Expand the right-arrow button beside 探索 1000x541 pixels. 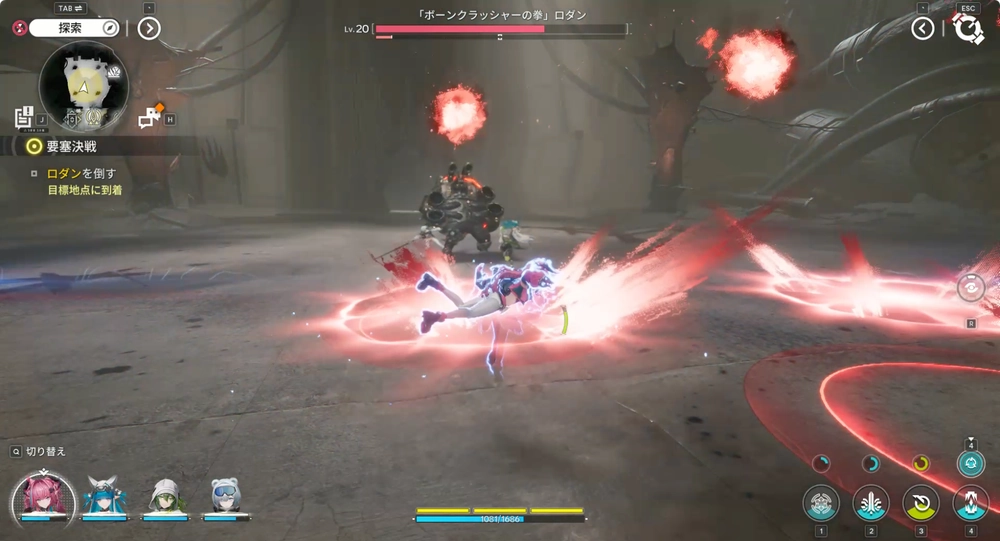[148, 28]
